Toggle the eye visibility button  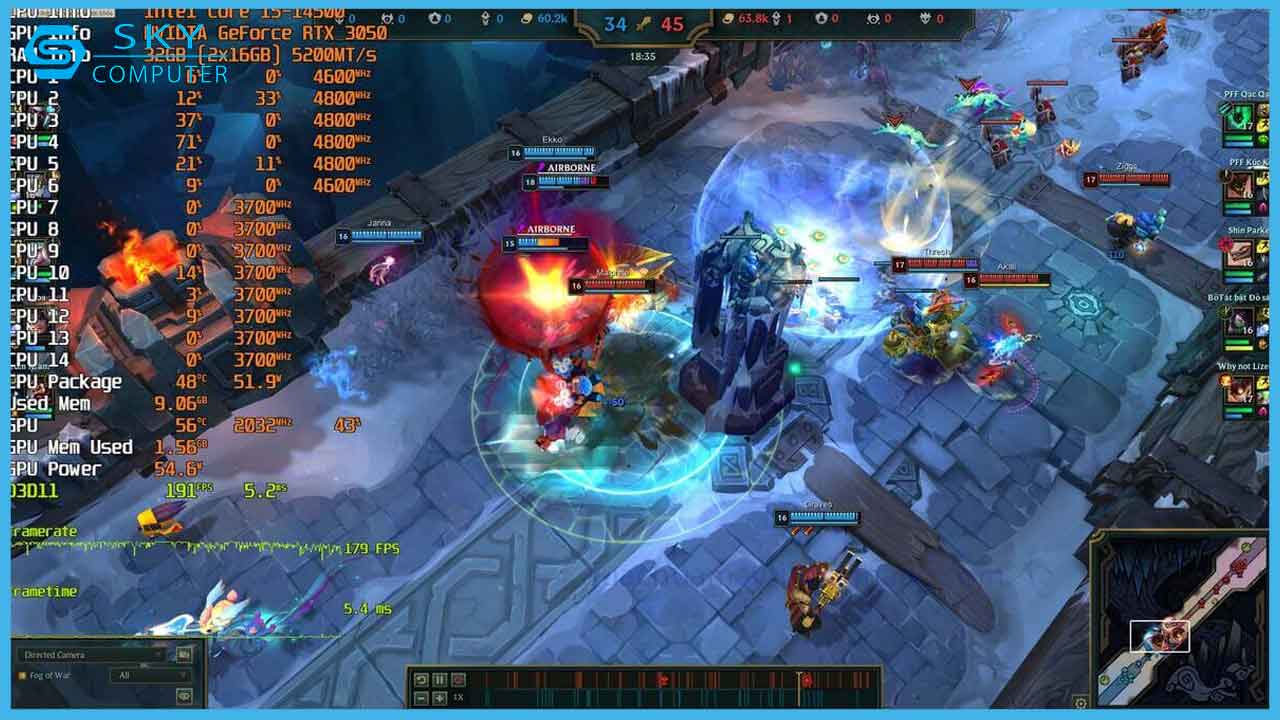[184, 695]
